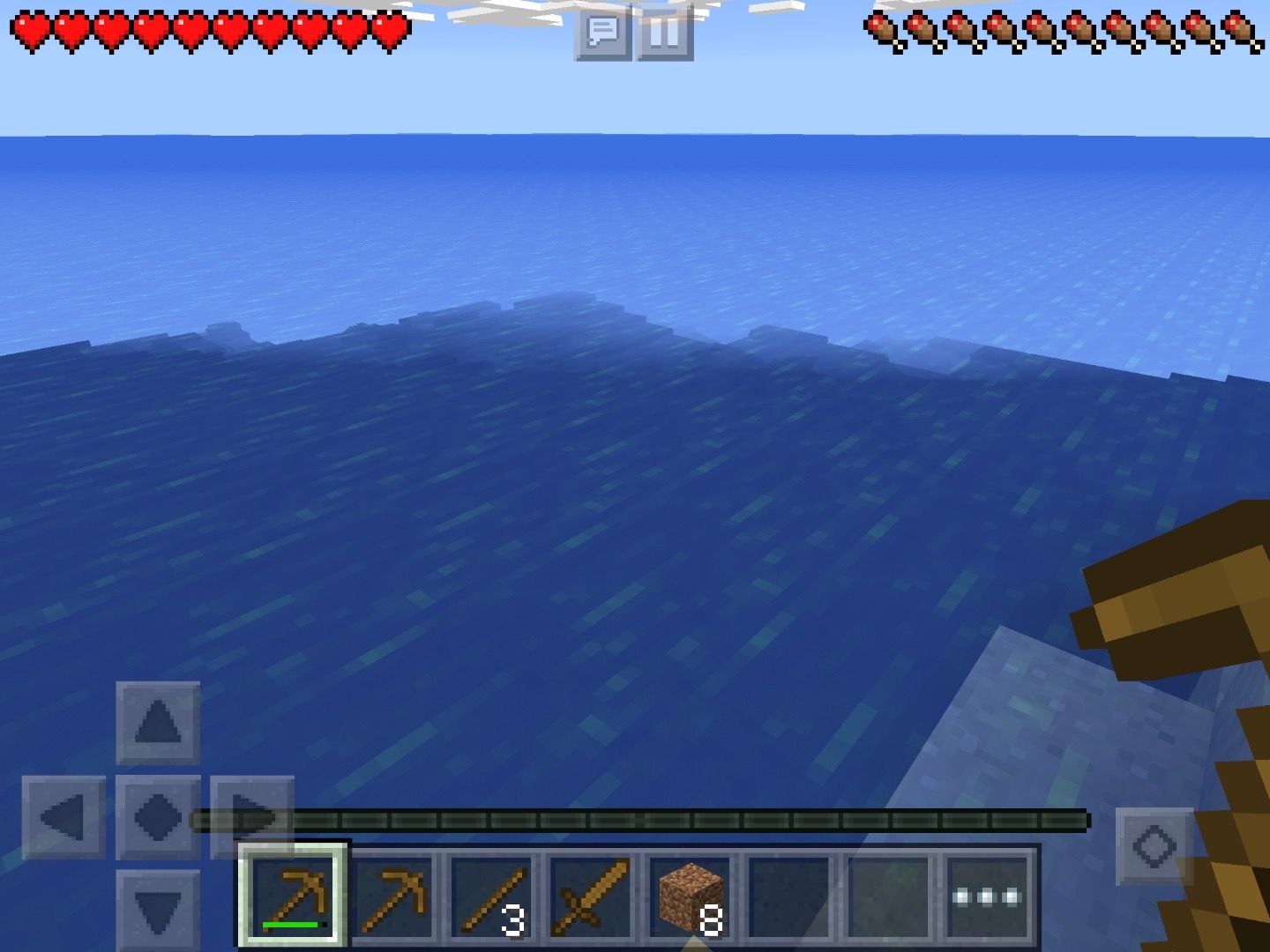Tap the forward arrow on the D-pad
Image resolution: width=1270 pixels, height=952 pixels.
click(158, 723)
